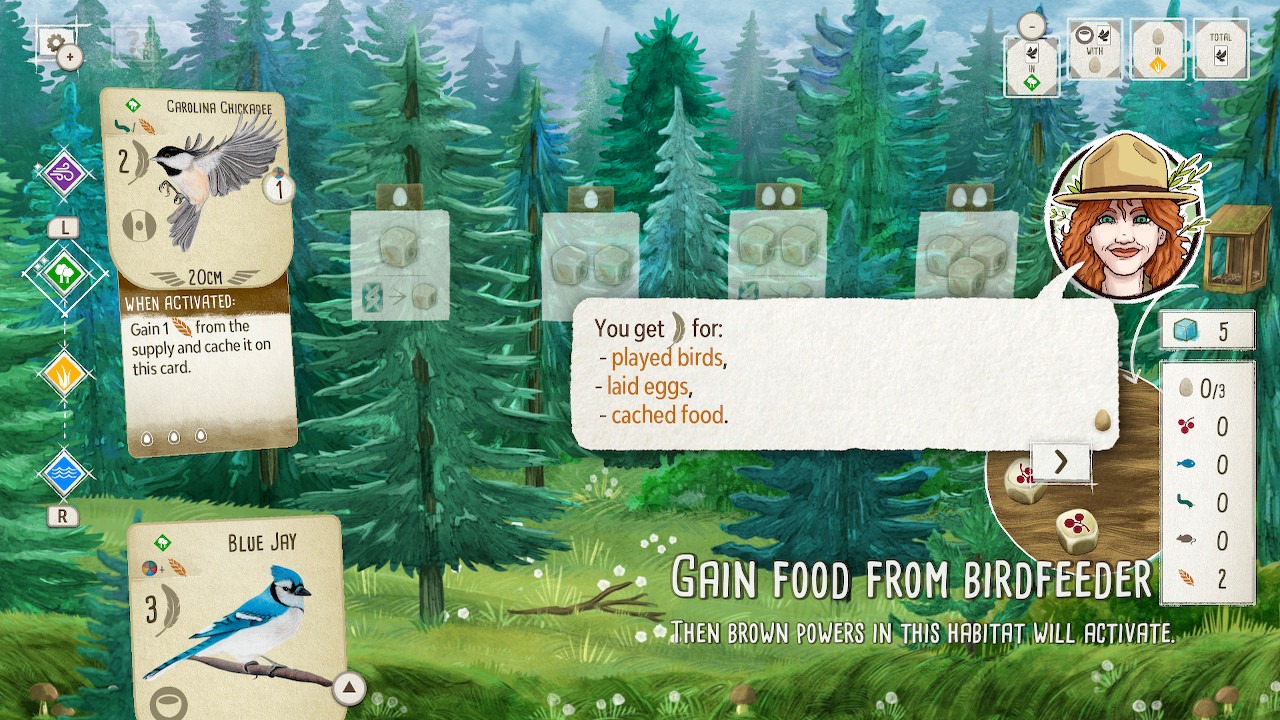The image size is (1280, 720).
Task: Toggle the R habitat selector label
Action: coord(62,516)
